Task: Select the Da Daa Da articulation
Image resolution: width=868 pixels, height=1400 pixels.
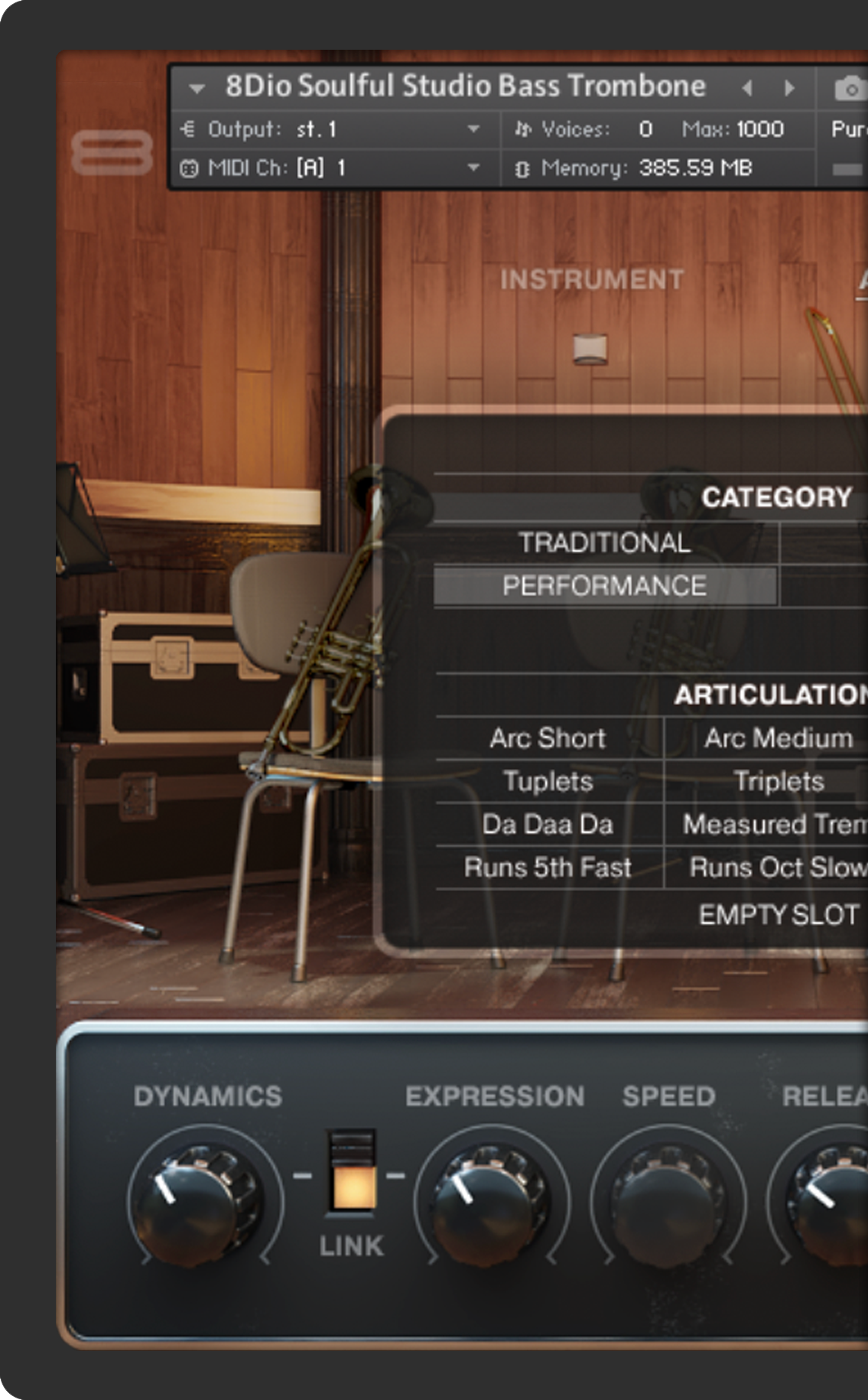Action: pyautogui.click(x=548, y=825)
